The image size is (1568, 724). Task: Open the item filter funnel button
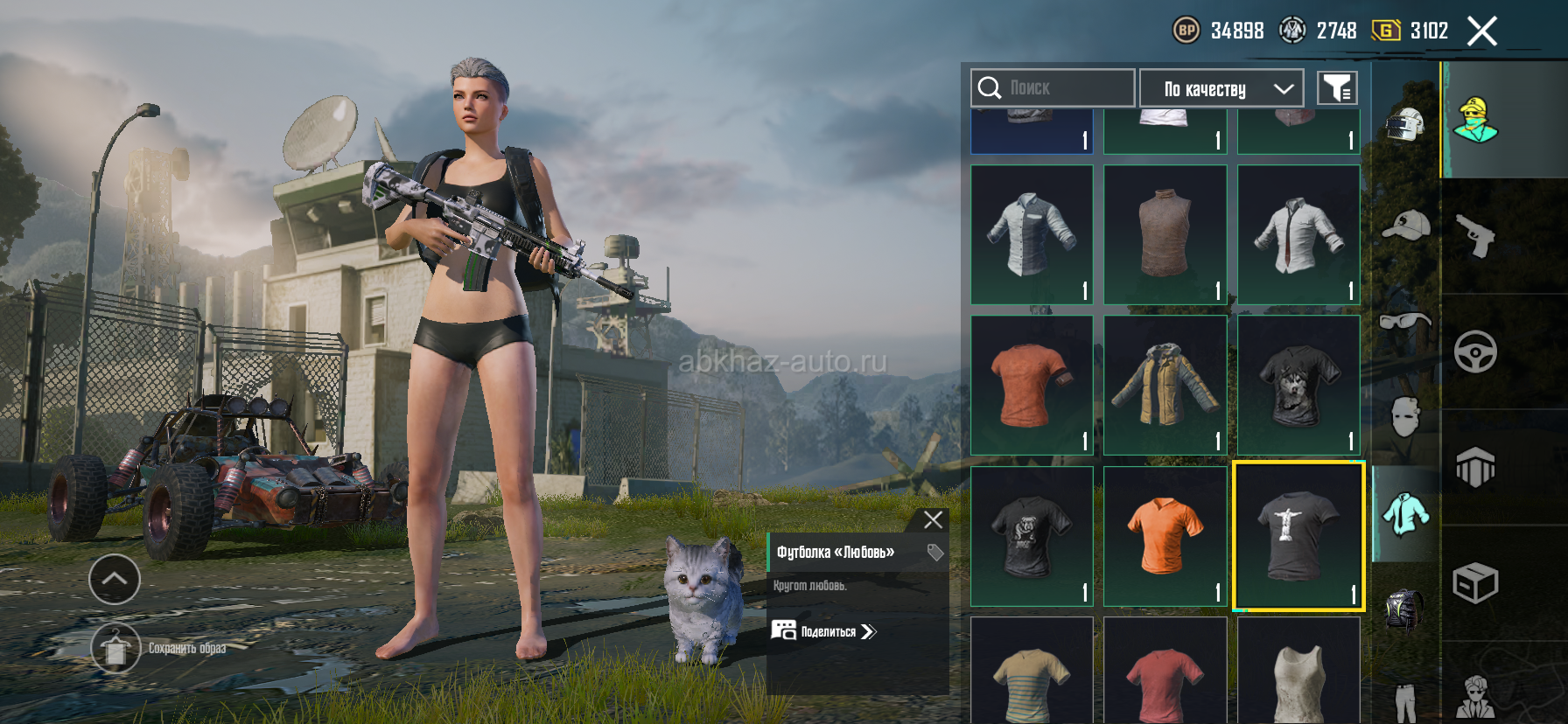coord(1337,88)
